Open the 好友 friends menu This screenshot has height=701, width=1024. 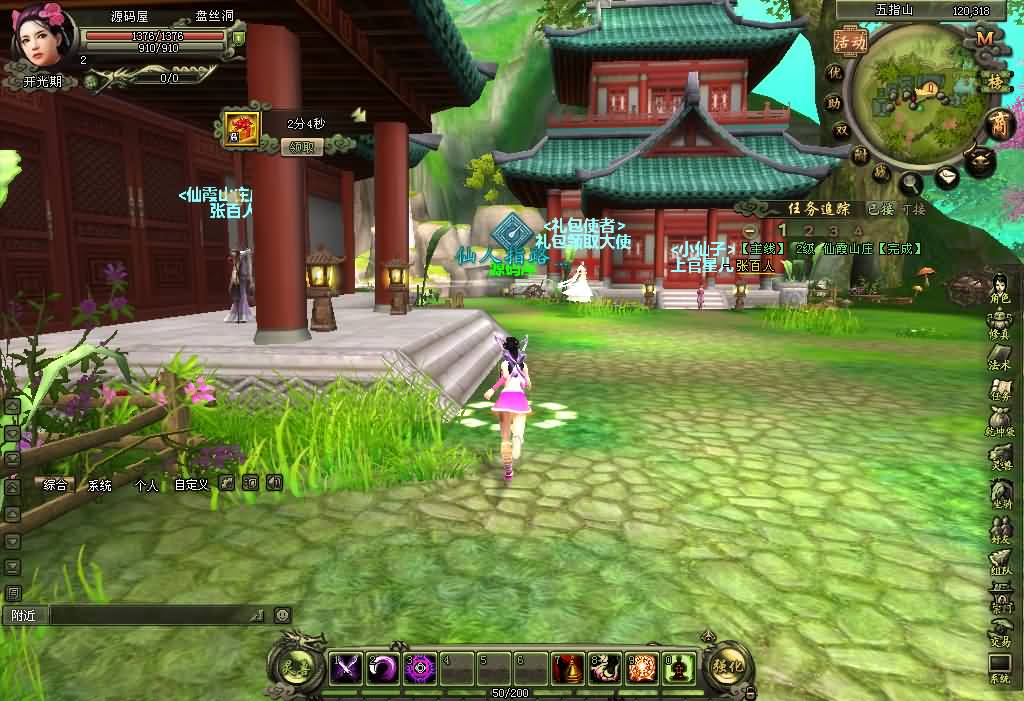coord(1000,531)
